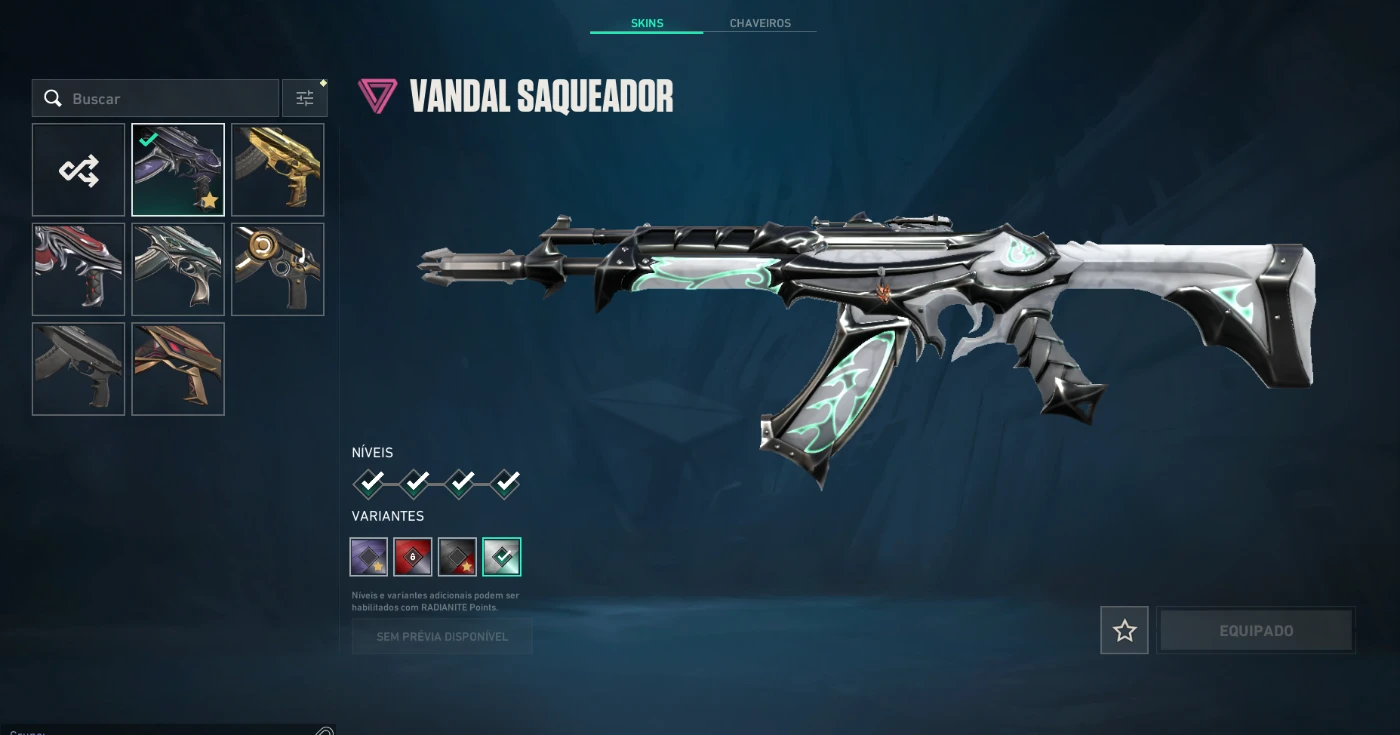Image resolution: width=1400 pixels, height=735 pixels.
Task: Click the Sem Prévia Disponível button
Action: tap(442, 636)
